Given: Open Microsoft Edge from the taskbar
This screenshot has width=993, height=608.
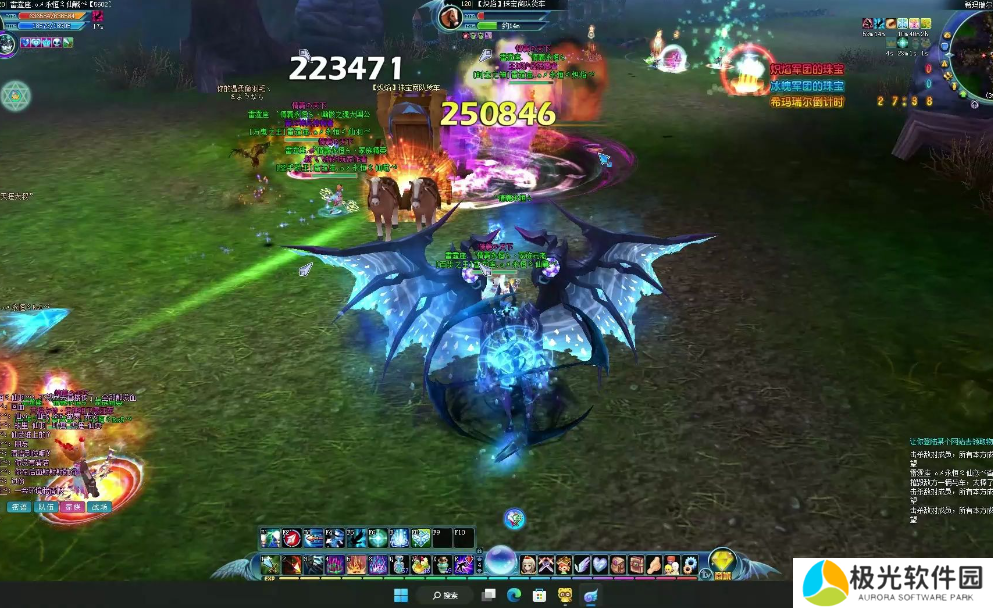Looking at the screenshot, I should click(x=513, y=595).
